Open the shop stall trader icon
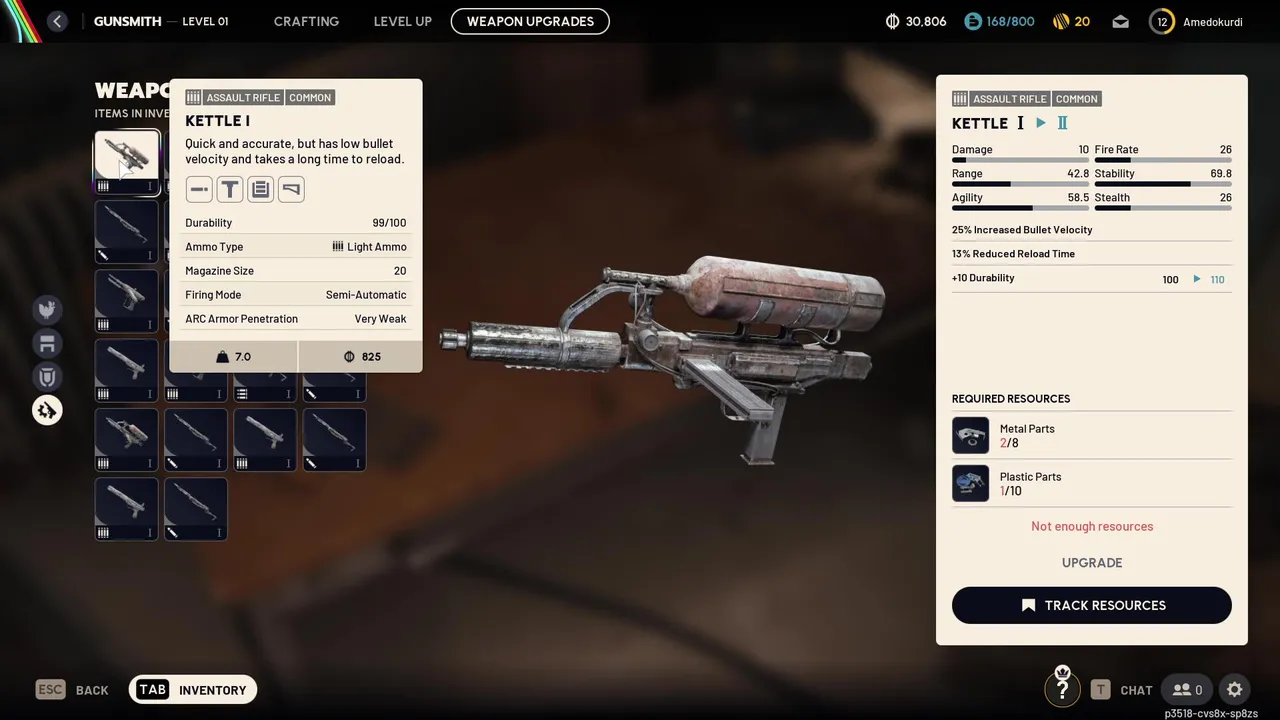This screenshot has height=720, width=1280. coord(47,344)
